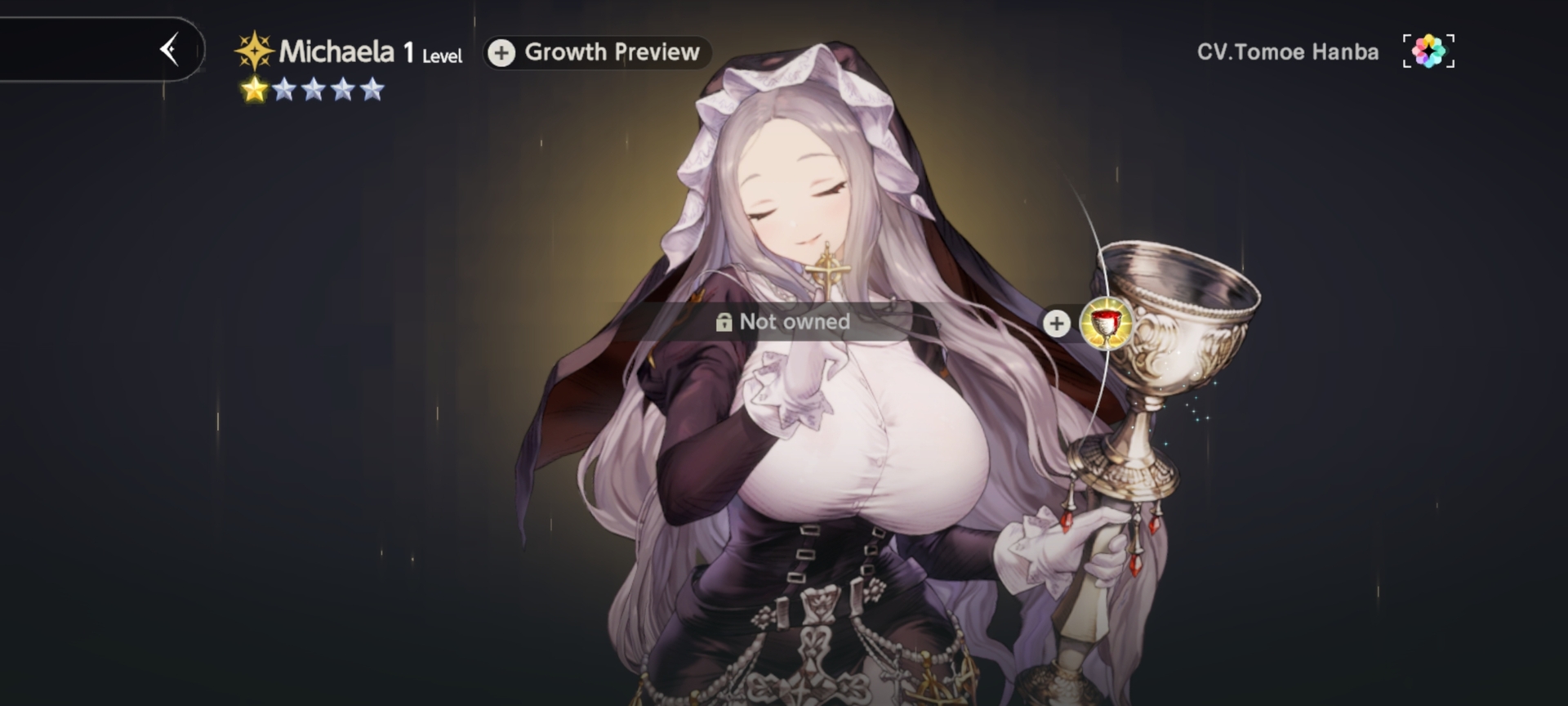The height and width of the screenshot is (706, 1568).
Task: Open the Growth Preview panel
Action: coord(597,52)
